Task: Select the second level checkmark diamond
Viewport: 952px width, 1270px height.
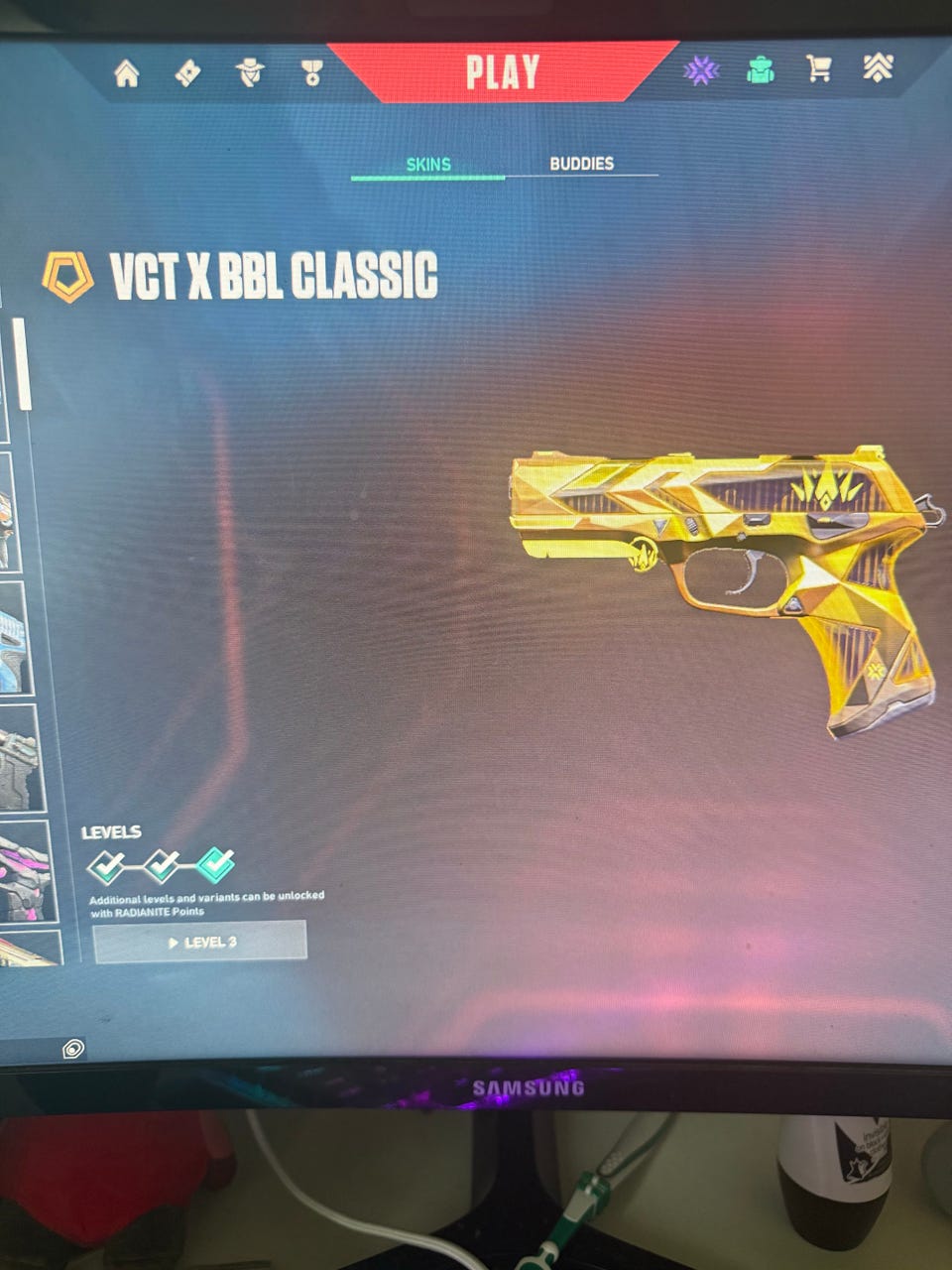Action: (162, 866)
